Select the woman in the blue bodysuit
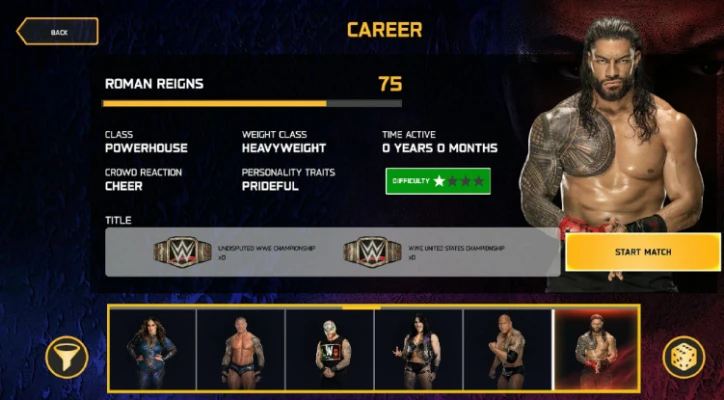Image resolution: width=724 pixels, height=400 pixels. coord(152,349)
